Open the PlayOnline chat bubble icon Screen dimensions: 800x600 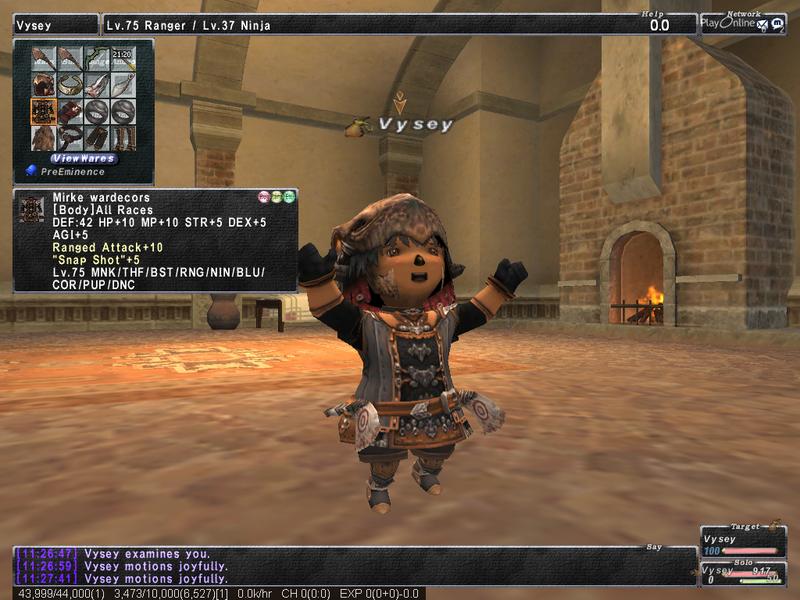(x=778, y=24)
